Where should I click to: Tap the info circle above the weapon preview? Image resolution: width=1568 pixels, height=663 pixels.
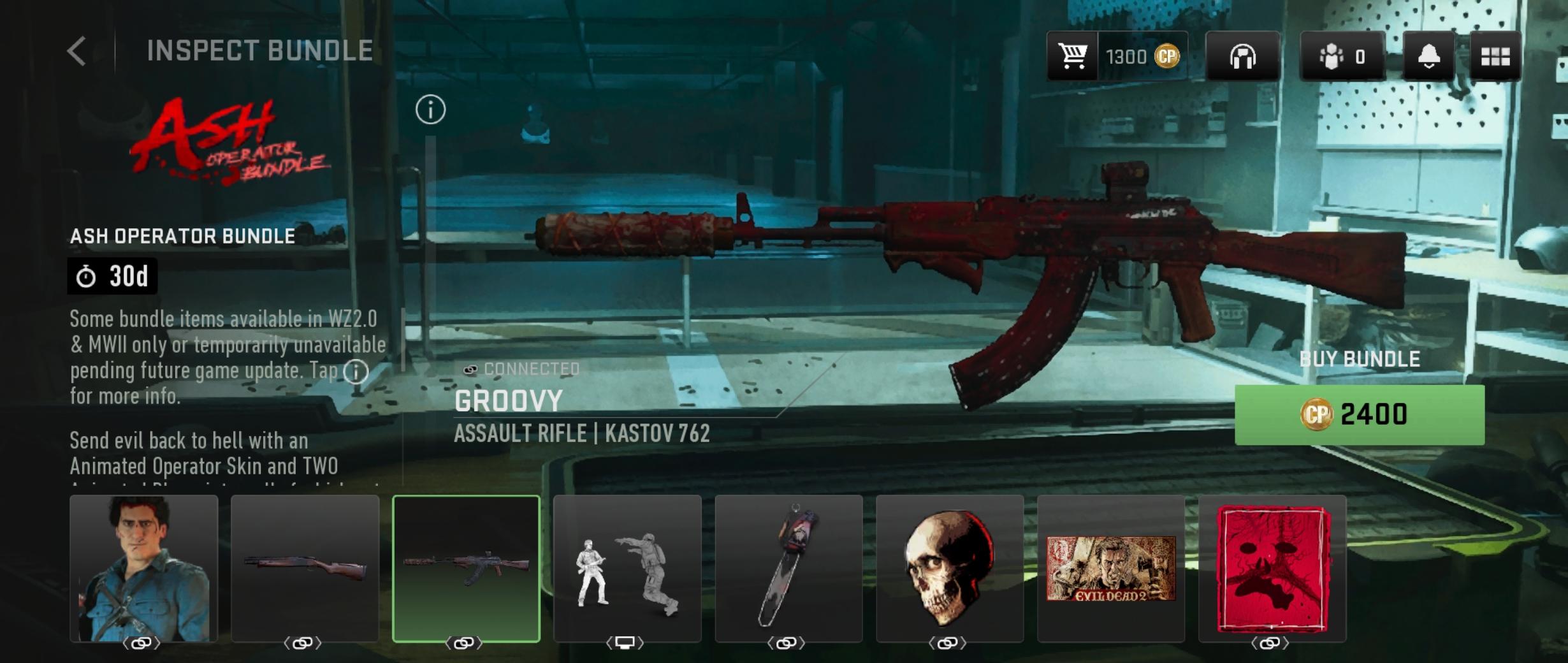(x=430, y=110)
